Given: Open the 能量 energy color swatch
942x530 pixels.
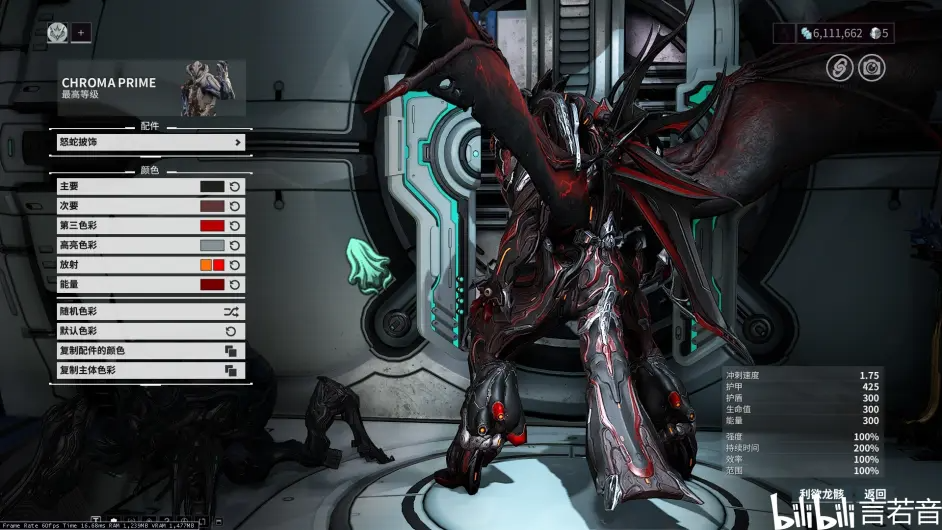Looking at the screenshot, I should pos(212,285).
